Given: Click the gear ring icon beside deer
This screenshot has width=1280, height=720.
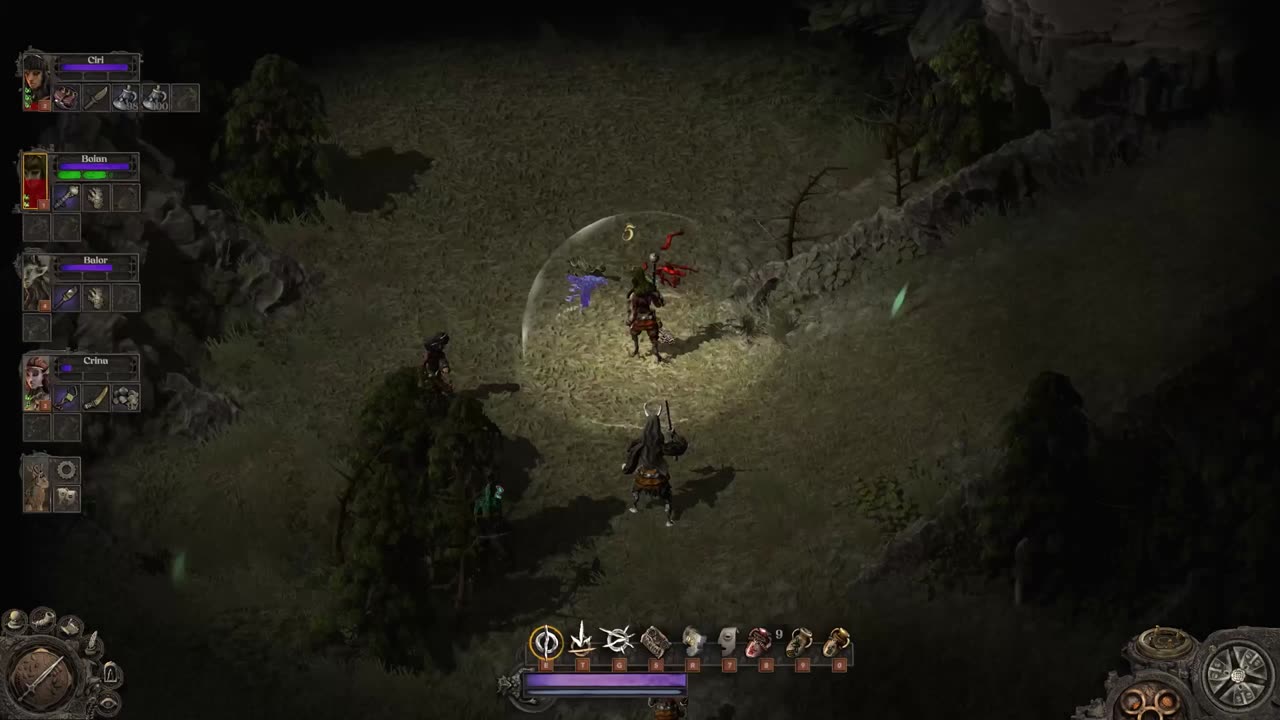Looking at the screenshot, I should click(67, 470).
